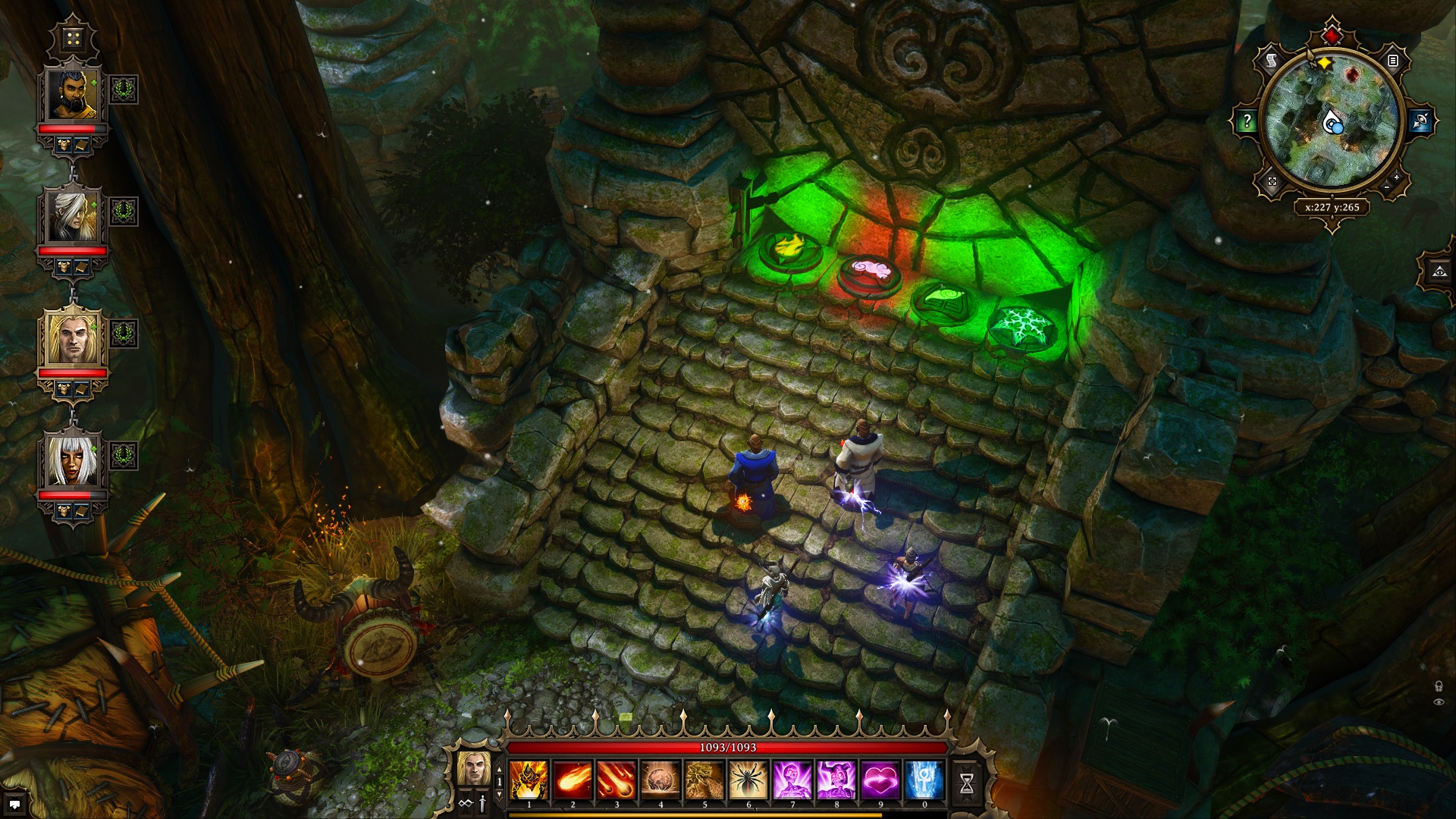Viewport: 1456px width, 819px height.
Task: Select the bearded dark-haired party member portrait
Action: pyautogui.click(x=73, y=96)
